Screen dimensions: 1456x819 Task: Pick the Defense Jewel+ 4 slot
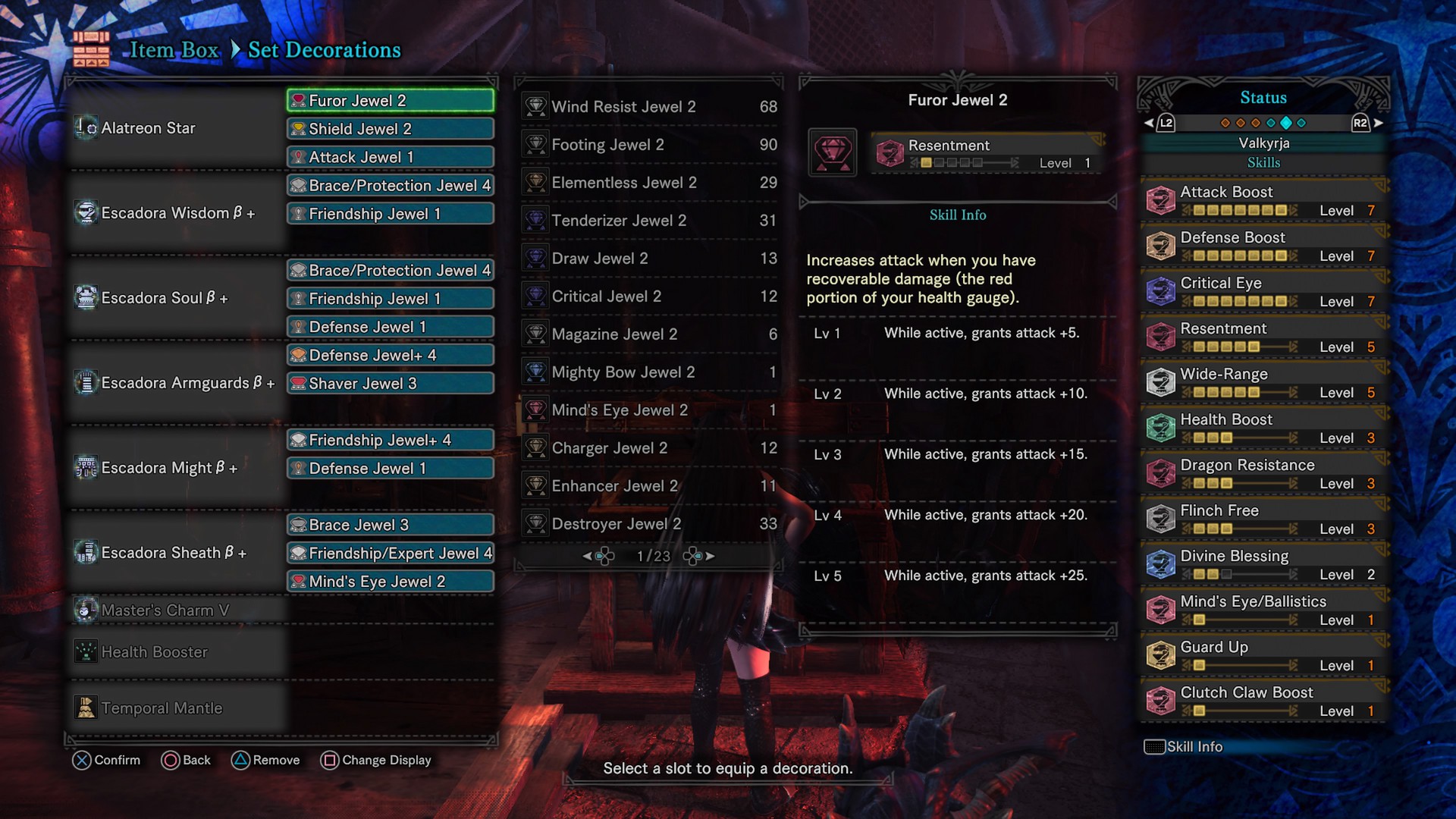coord(390,355)
